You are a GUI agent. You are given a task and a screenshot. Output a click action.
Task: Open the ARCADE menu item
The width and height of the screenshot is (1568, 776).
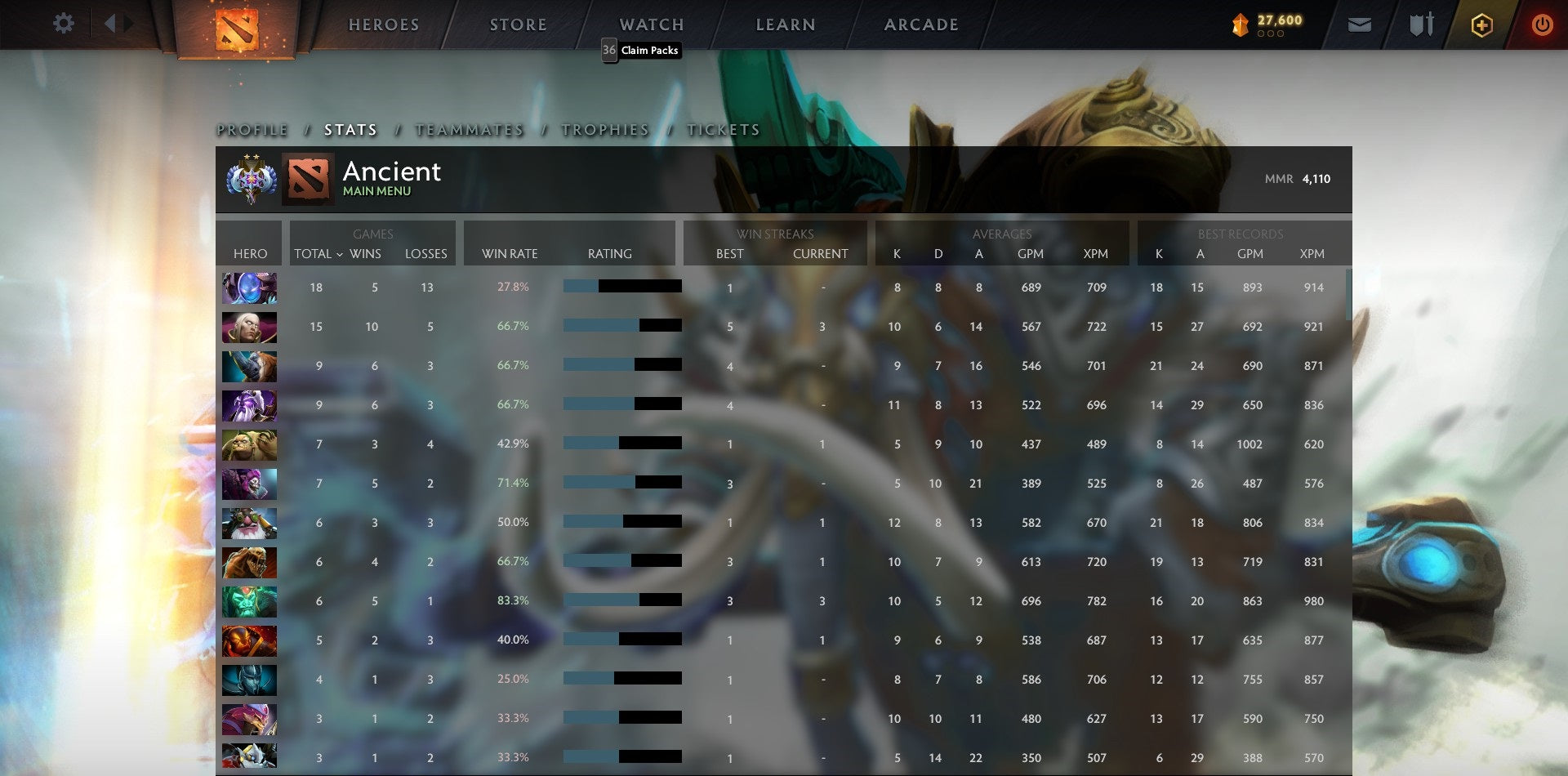coord(920,24)
